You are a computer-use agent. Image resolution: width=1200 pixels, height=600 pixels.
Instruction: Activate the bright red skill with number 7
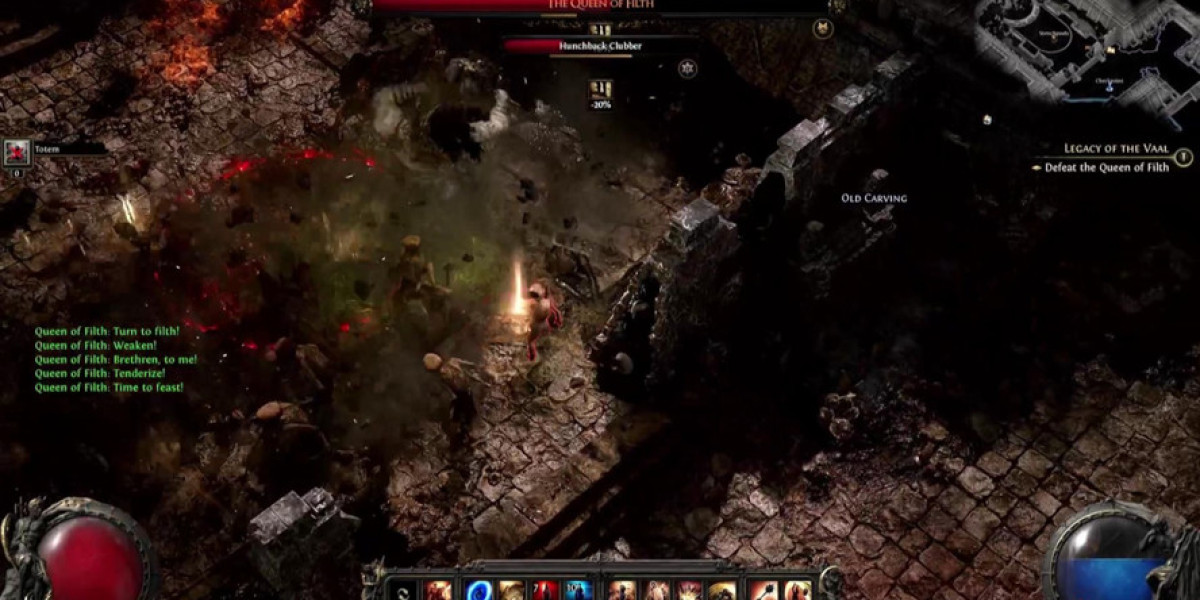545,590
